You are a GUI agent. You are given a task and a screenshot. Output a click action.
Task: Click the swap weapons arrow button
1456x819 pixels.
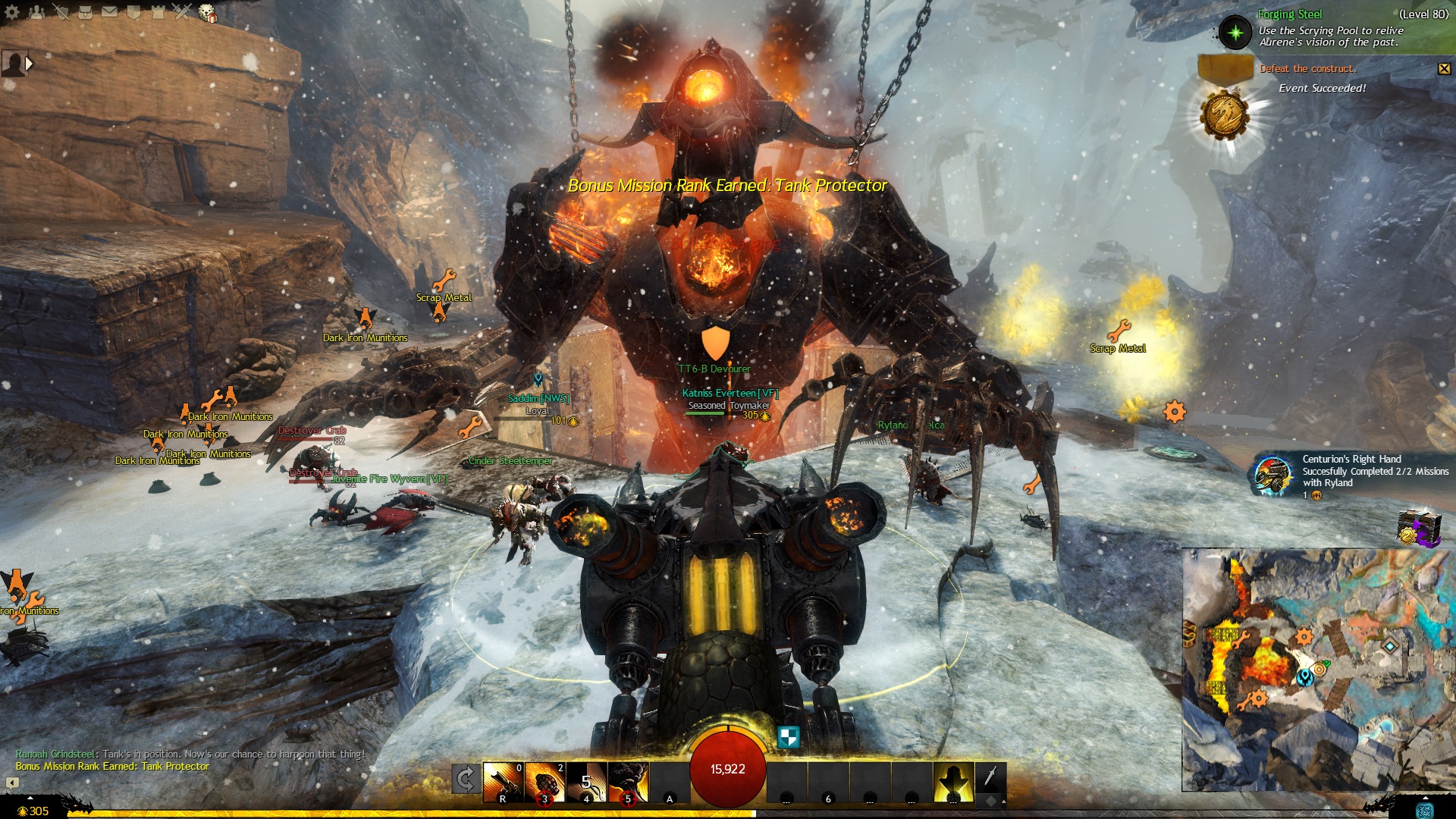coord(466,780)
